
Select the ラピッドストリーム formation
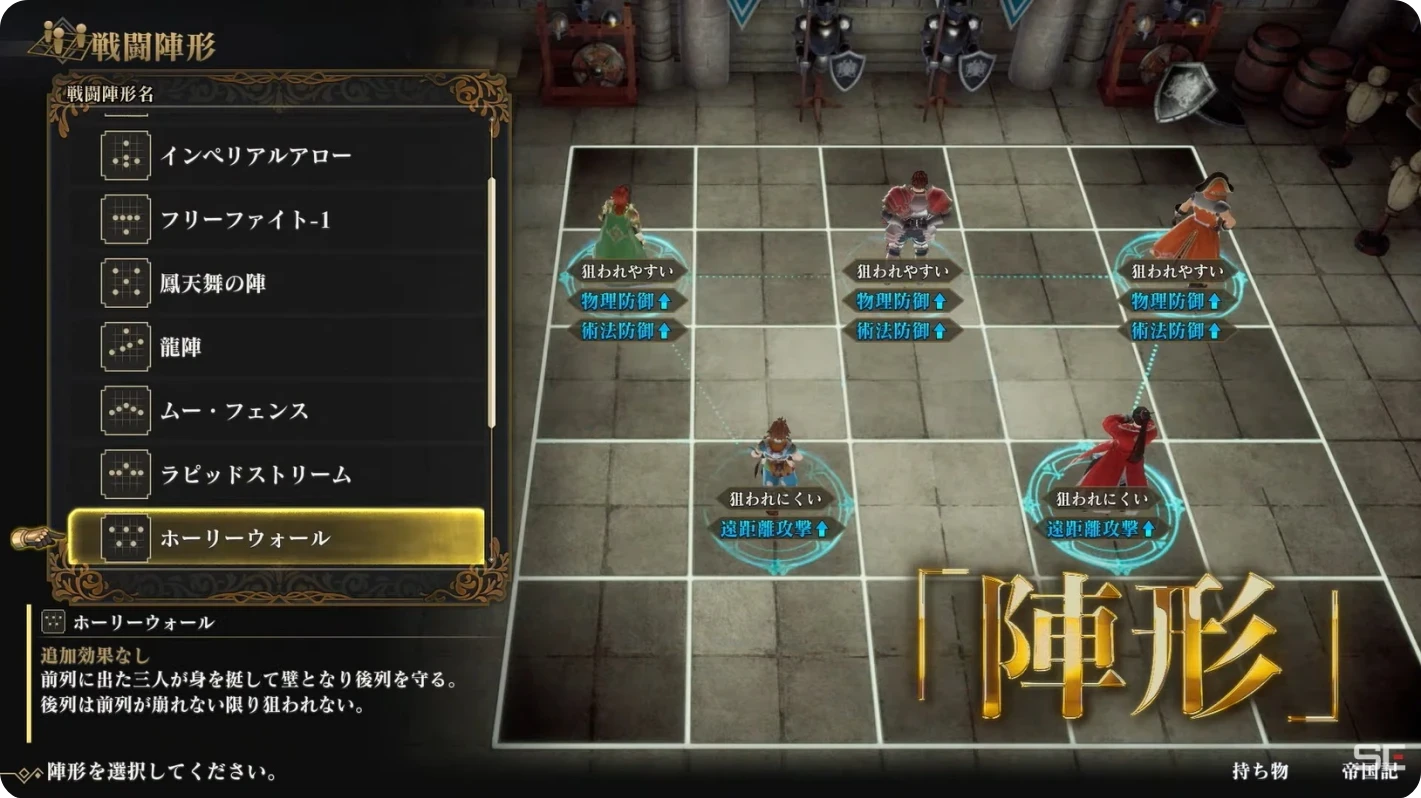(x=256, y=474)
